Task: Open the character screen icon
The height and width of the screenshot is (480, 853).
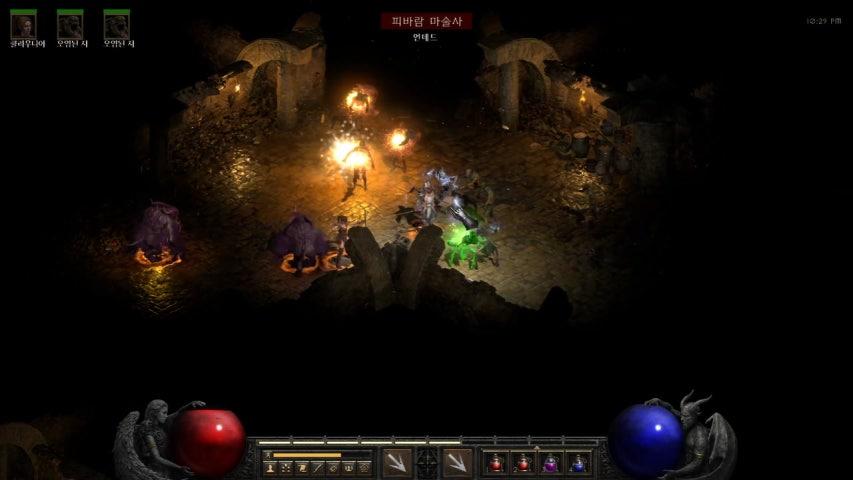Action: click(270, 467)
